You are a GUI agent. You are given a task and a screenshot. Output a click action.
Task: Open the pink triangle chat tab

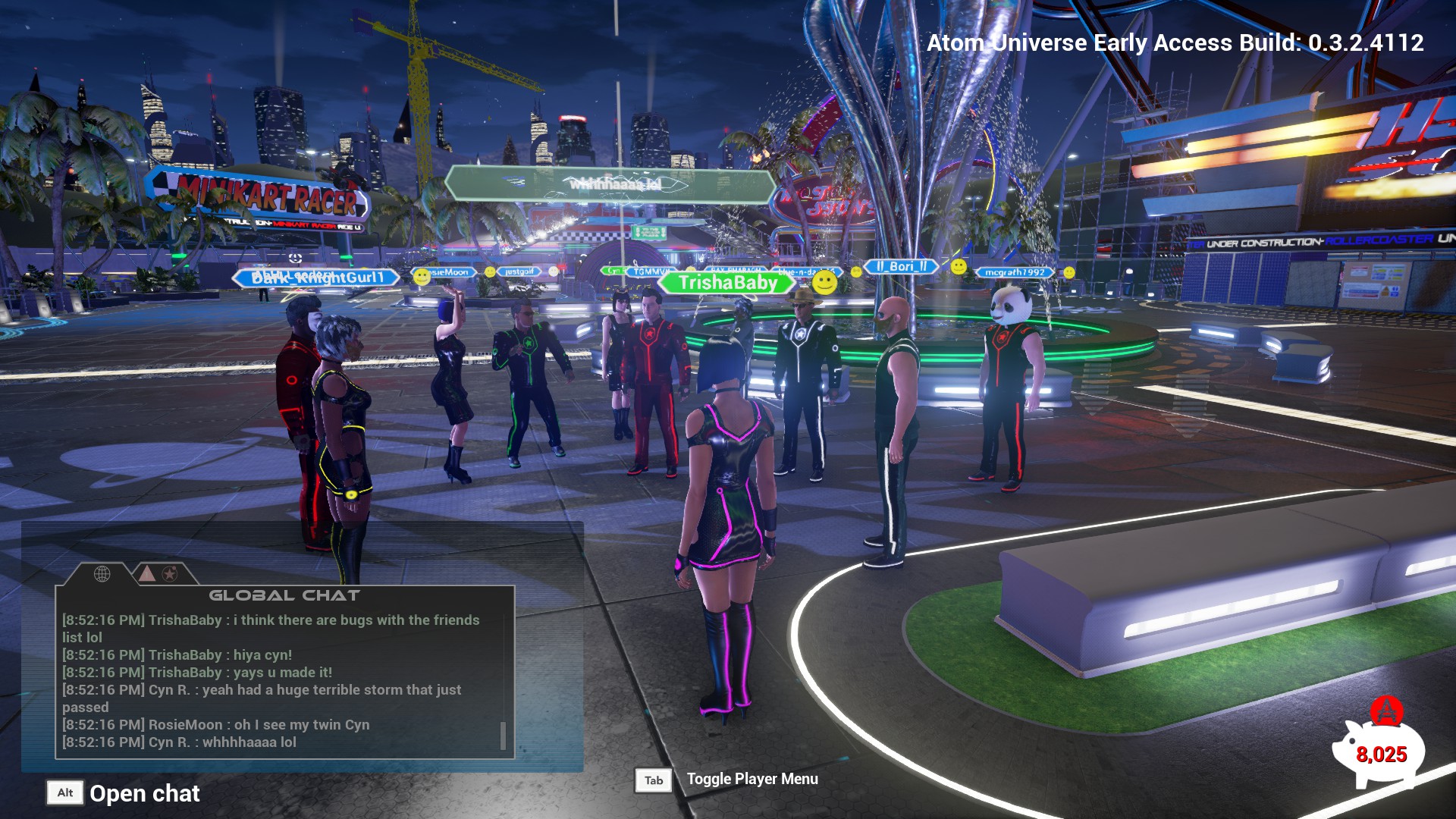pos(147,574)
